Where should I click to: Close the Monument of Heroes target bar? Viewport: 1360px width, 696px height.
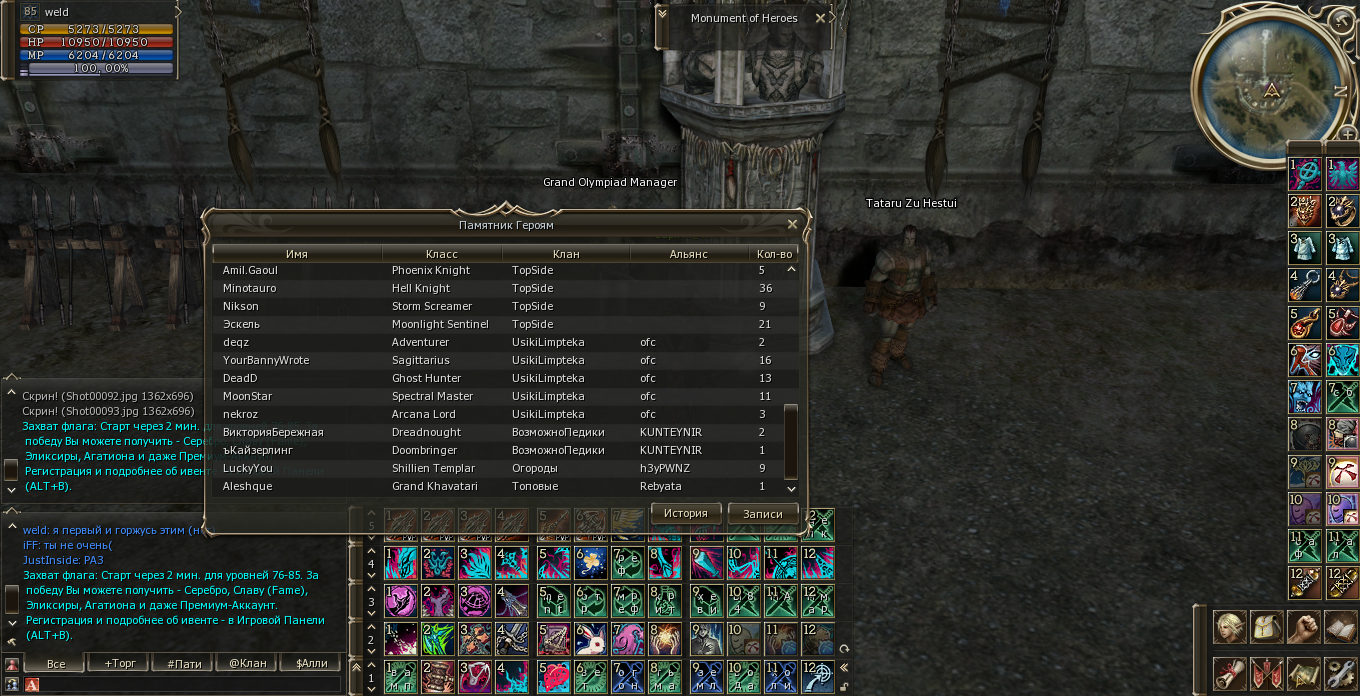point(820,18)
